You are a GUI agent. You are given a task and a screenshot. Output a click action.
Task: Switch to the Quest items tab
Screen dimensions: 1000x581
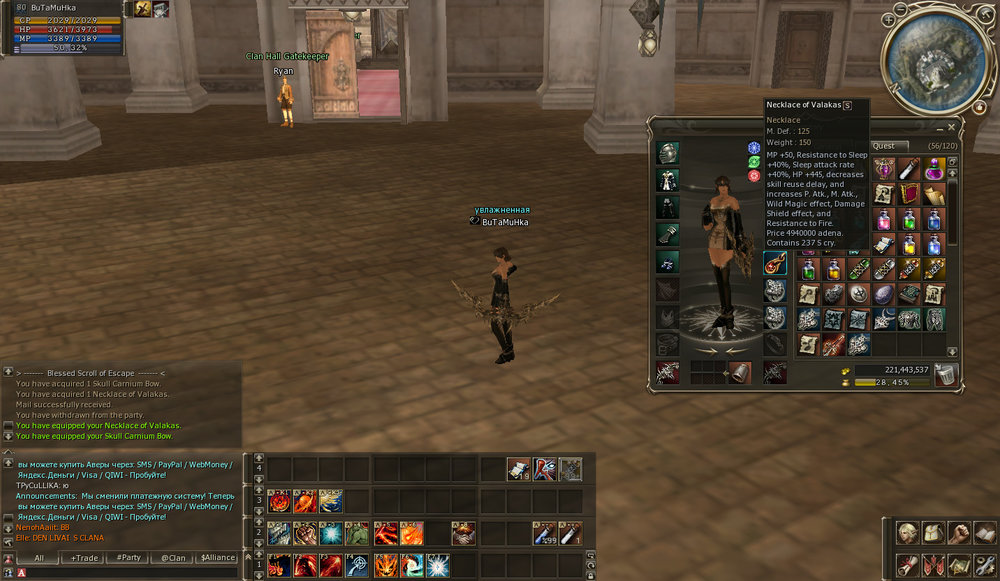[884, 146]
